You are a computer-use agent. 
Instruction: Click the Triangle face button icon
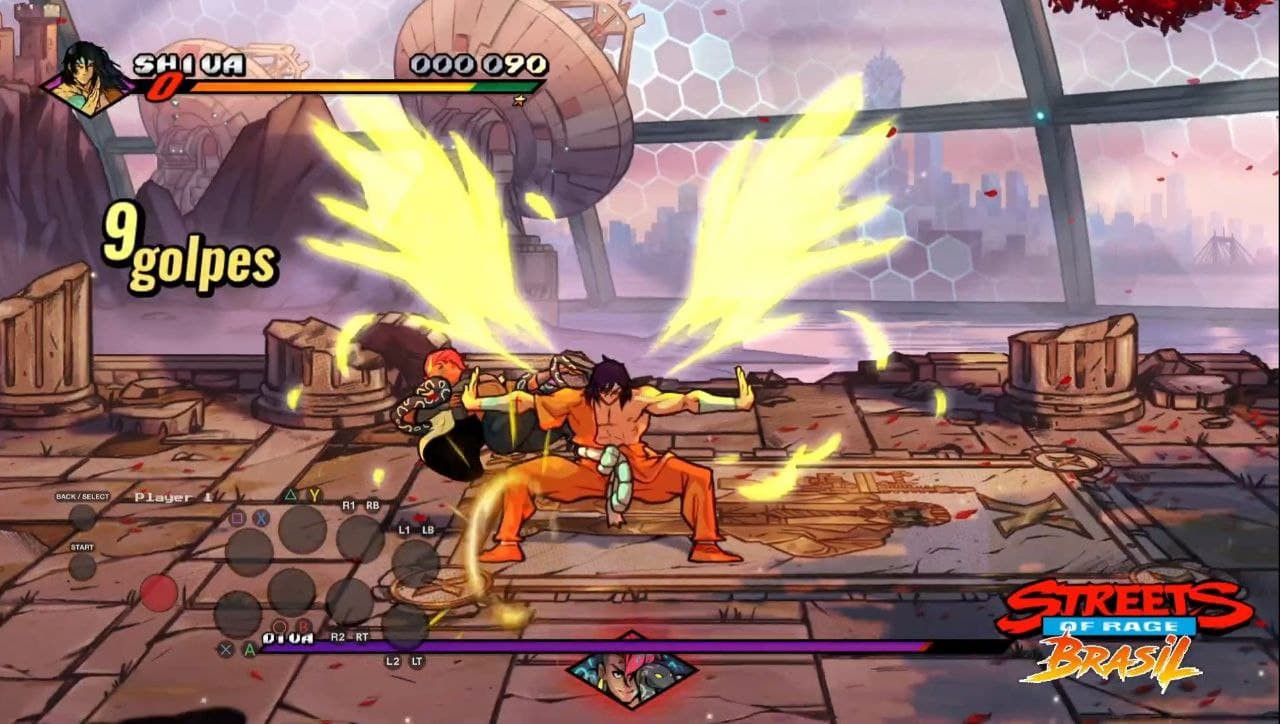click(x=291, y=494)
